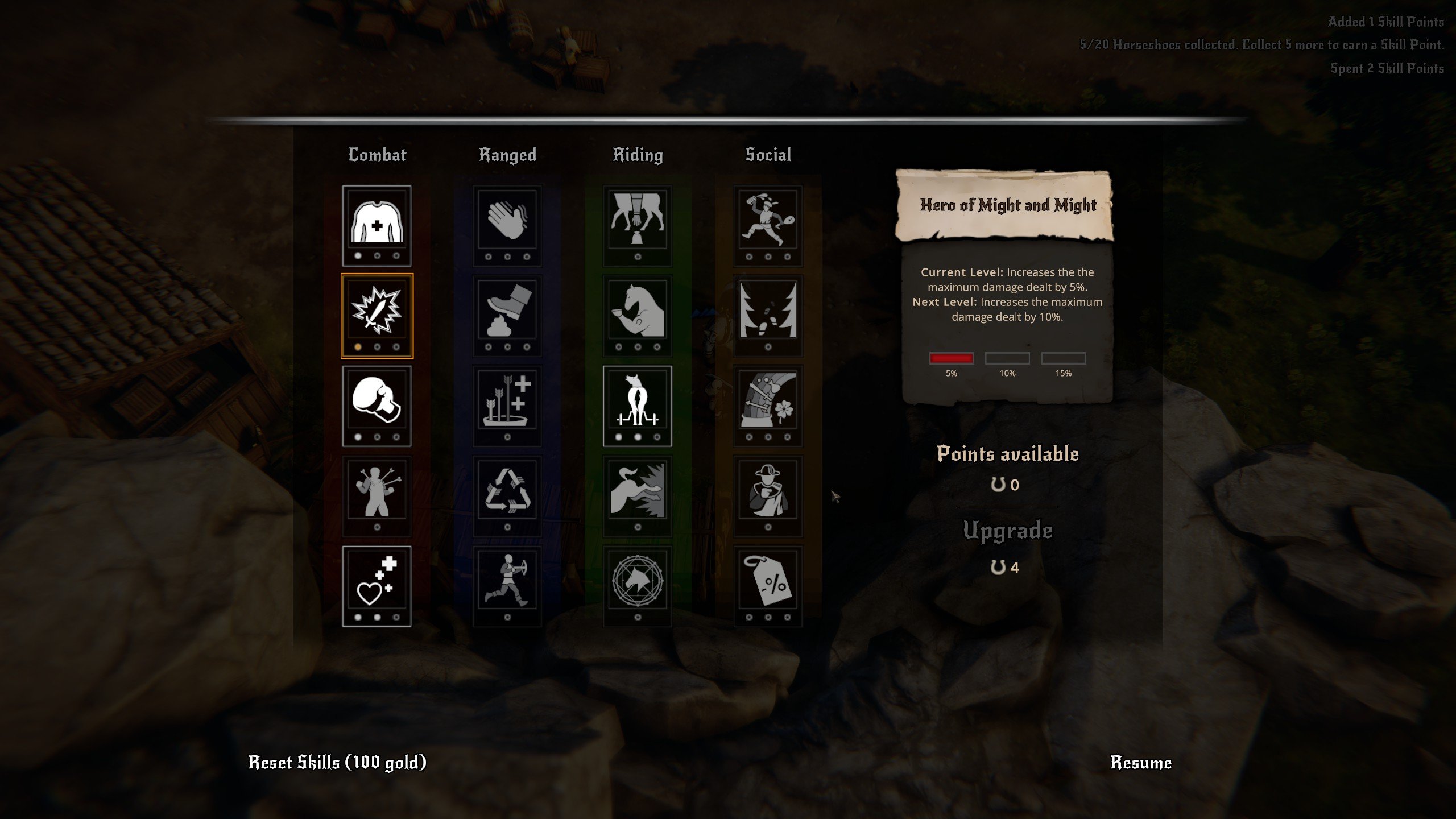
Task: Choose the horse drinking from cup skill
Action: click(638, 311)
